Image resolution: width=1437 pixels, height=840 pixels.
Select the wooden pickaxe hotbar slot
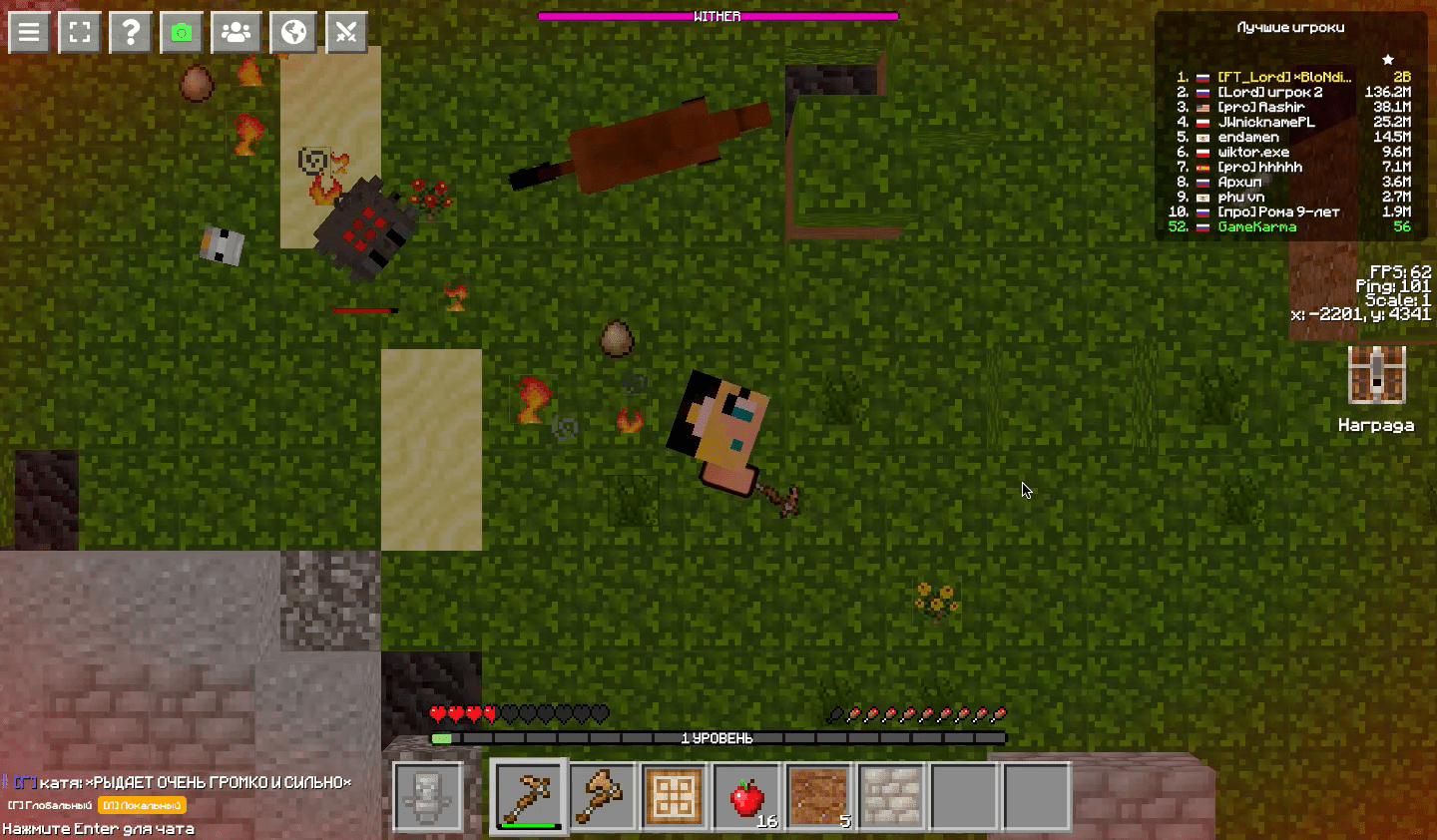pyautogui.click(x=528, y=796)
